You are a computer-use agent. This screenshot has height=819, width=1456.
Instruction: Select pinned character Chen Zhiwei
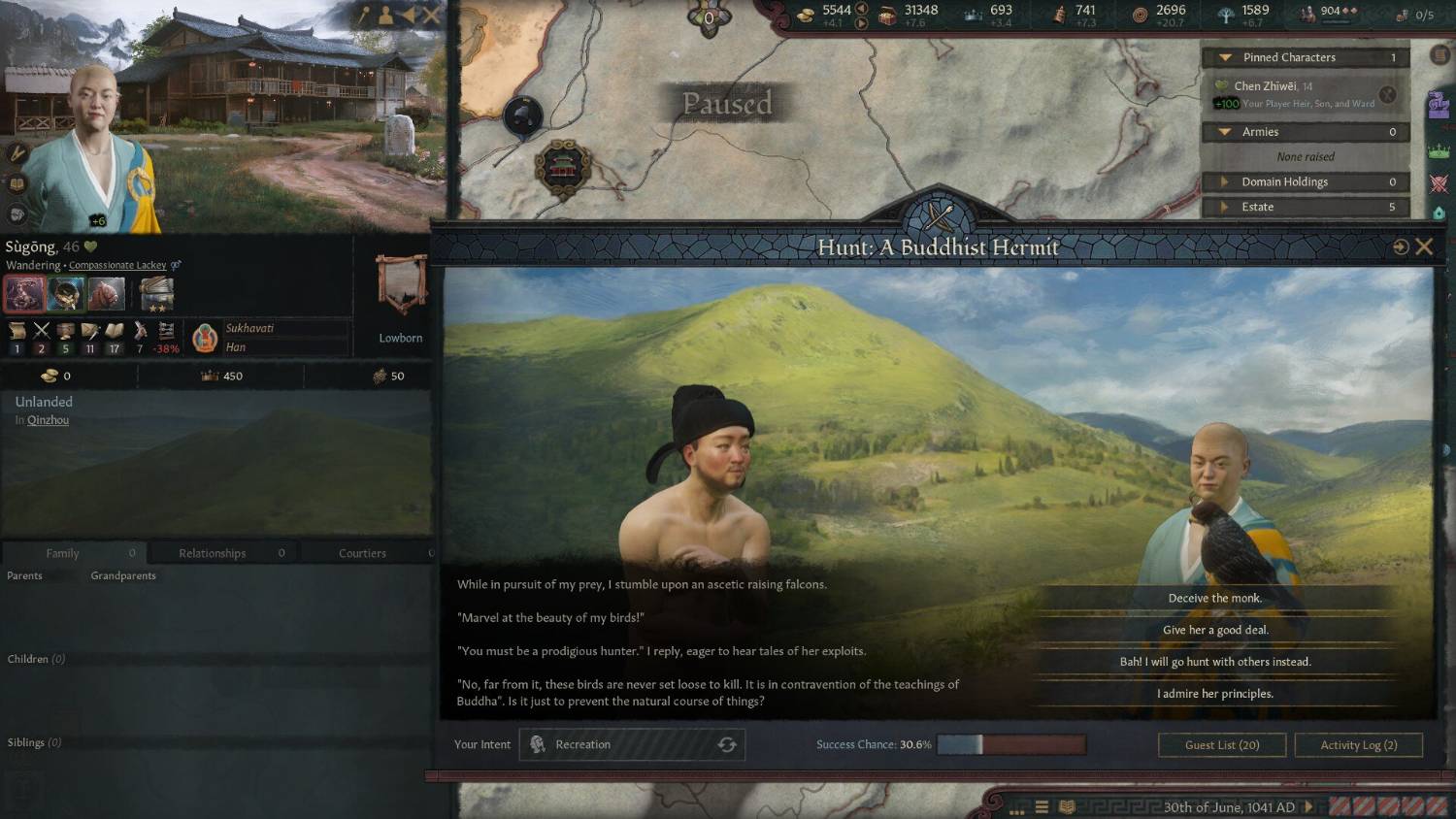[1266, 86]
